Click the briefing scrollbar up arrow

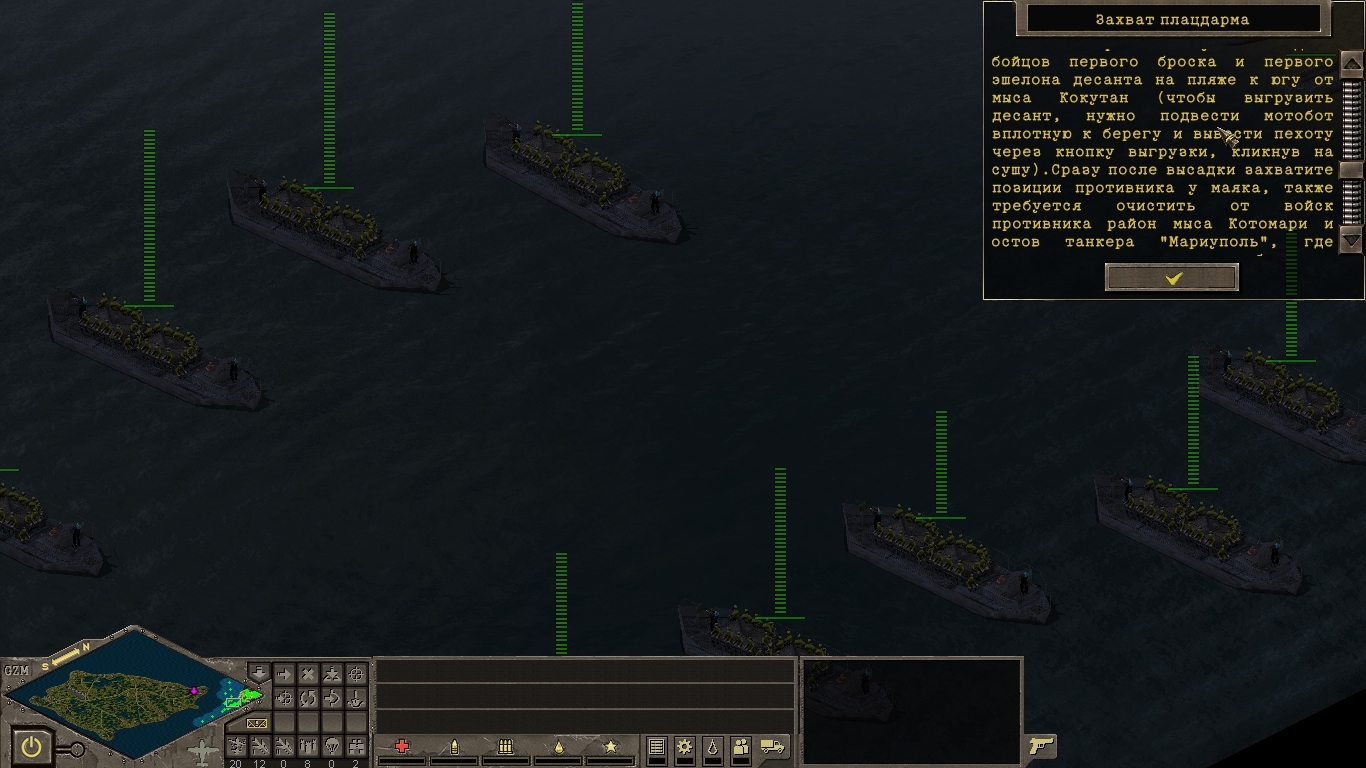pos(1351,62)
